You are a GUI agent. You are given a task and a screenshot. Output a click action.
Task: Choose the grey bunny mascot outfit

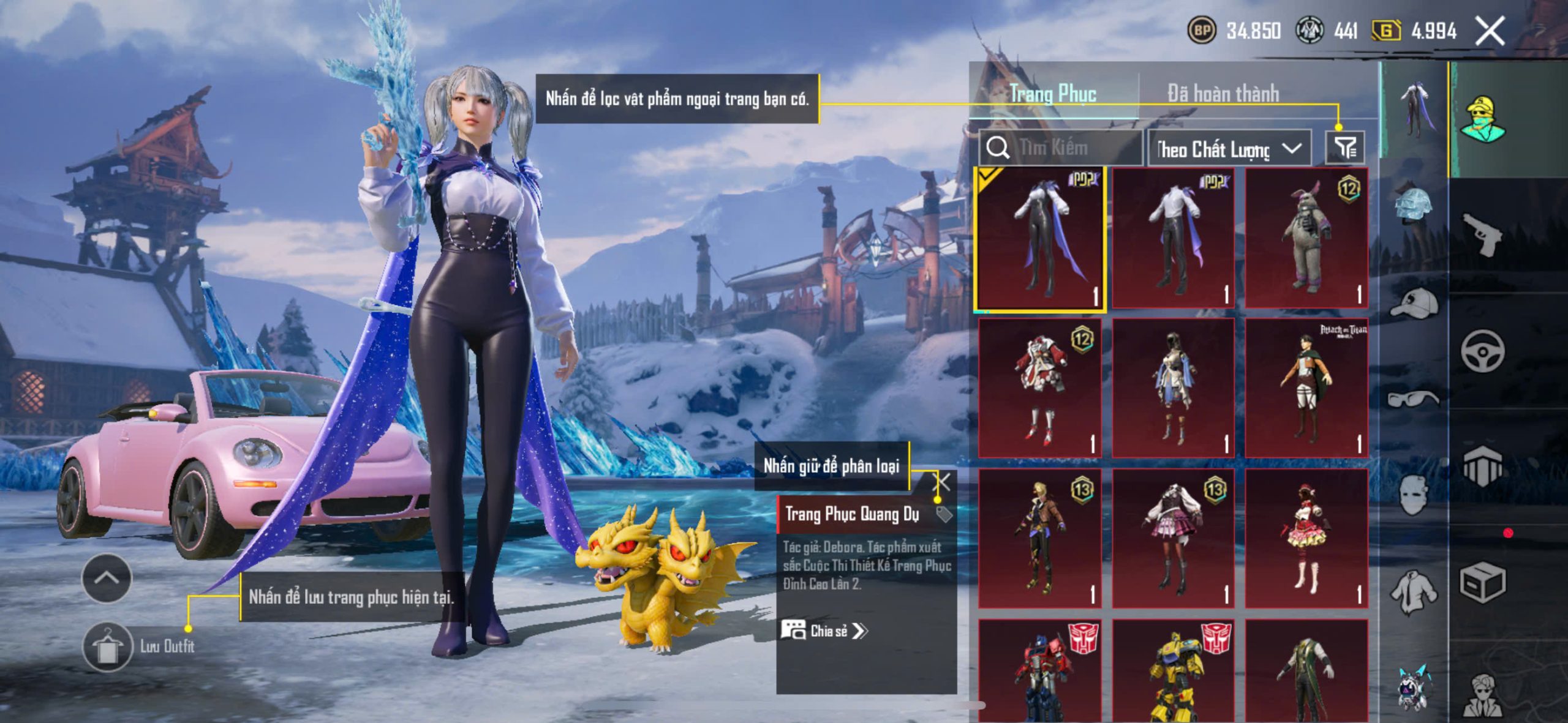tap(1306, 239)
